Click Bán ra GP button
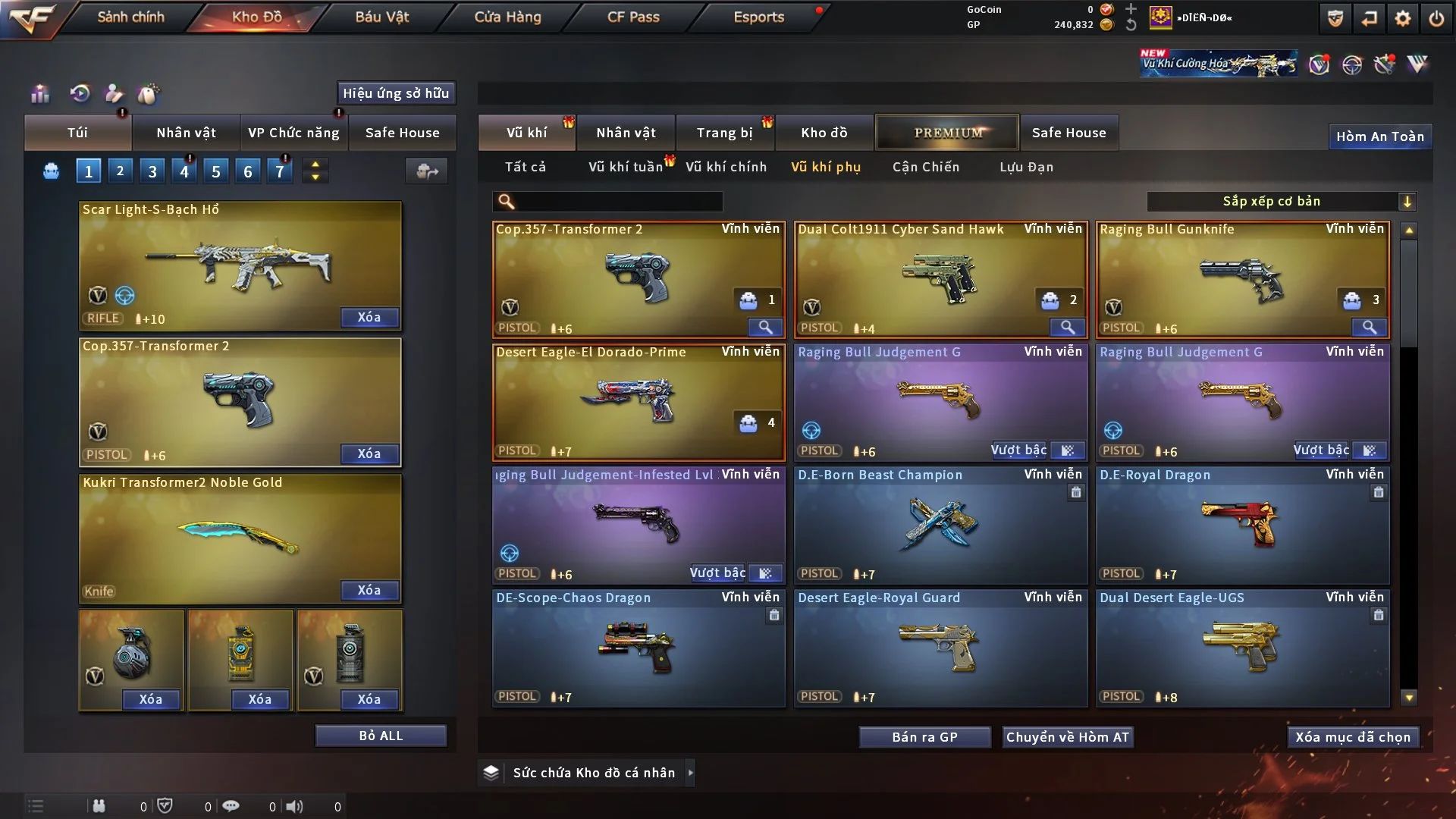This screenshot has height=819, width=1456. tap(924, 737)
